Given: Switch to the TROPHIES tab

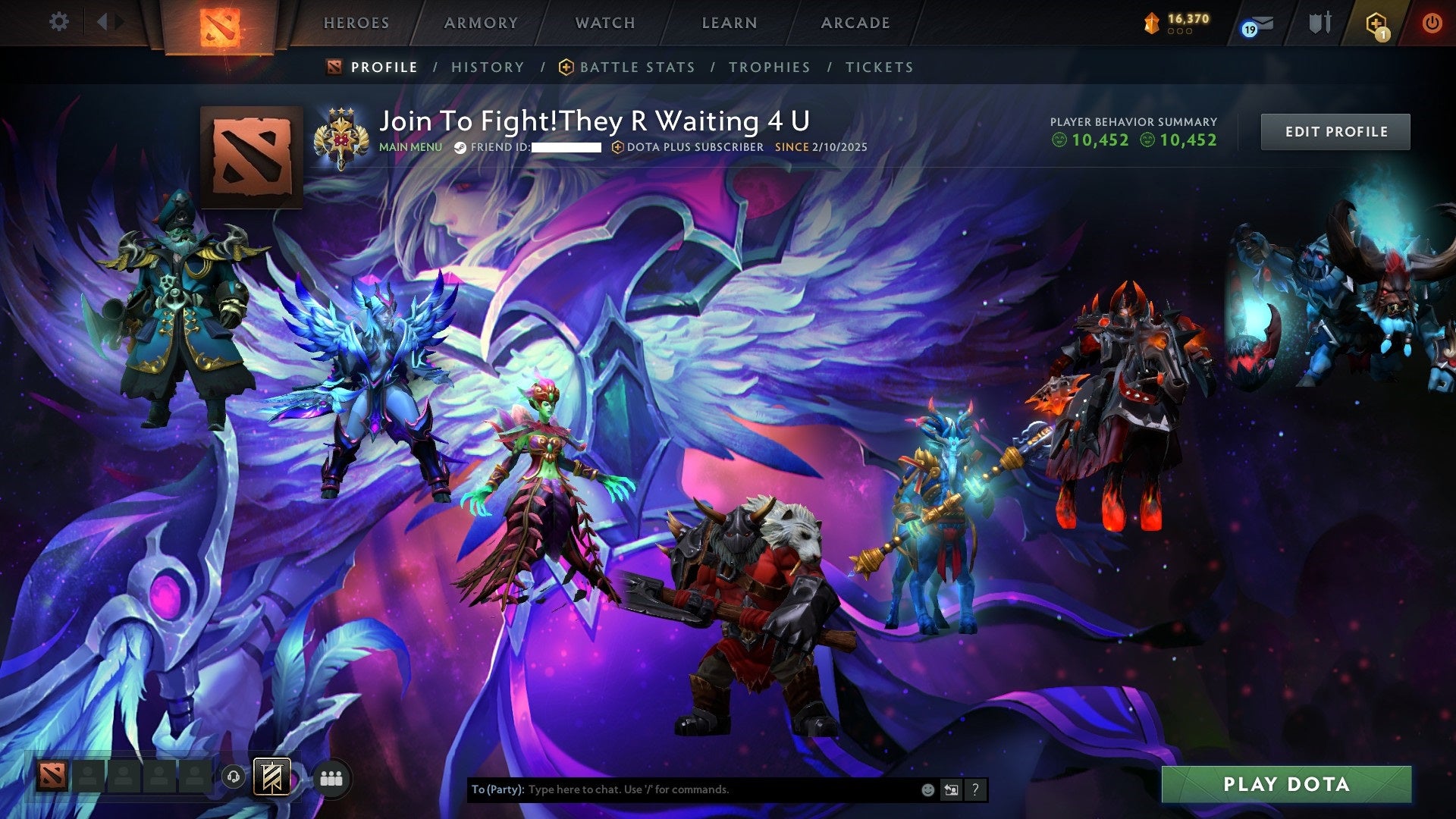Looking at the screenshot, I should click(769, 67).
